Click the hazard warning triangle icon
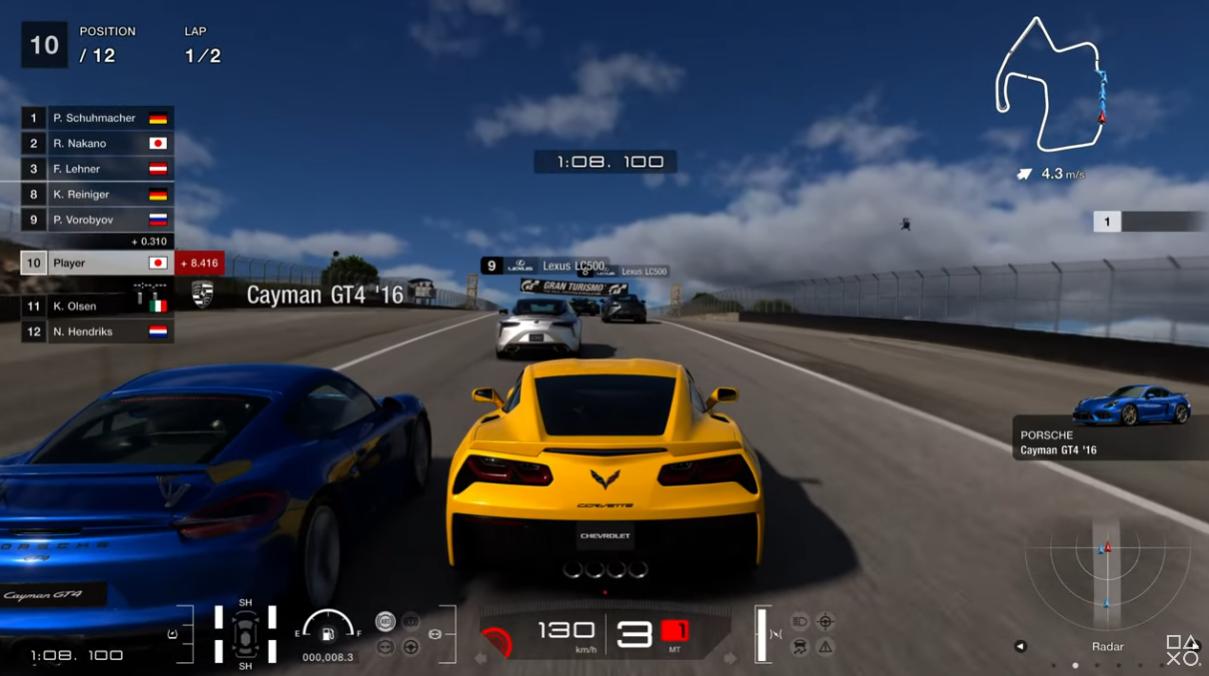Image resolution: width=1209 pixels, height=676 pixels. [x=826, y=647]
